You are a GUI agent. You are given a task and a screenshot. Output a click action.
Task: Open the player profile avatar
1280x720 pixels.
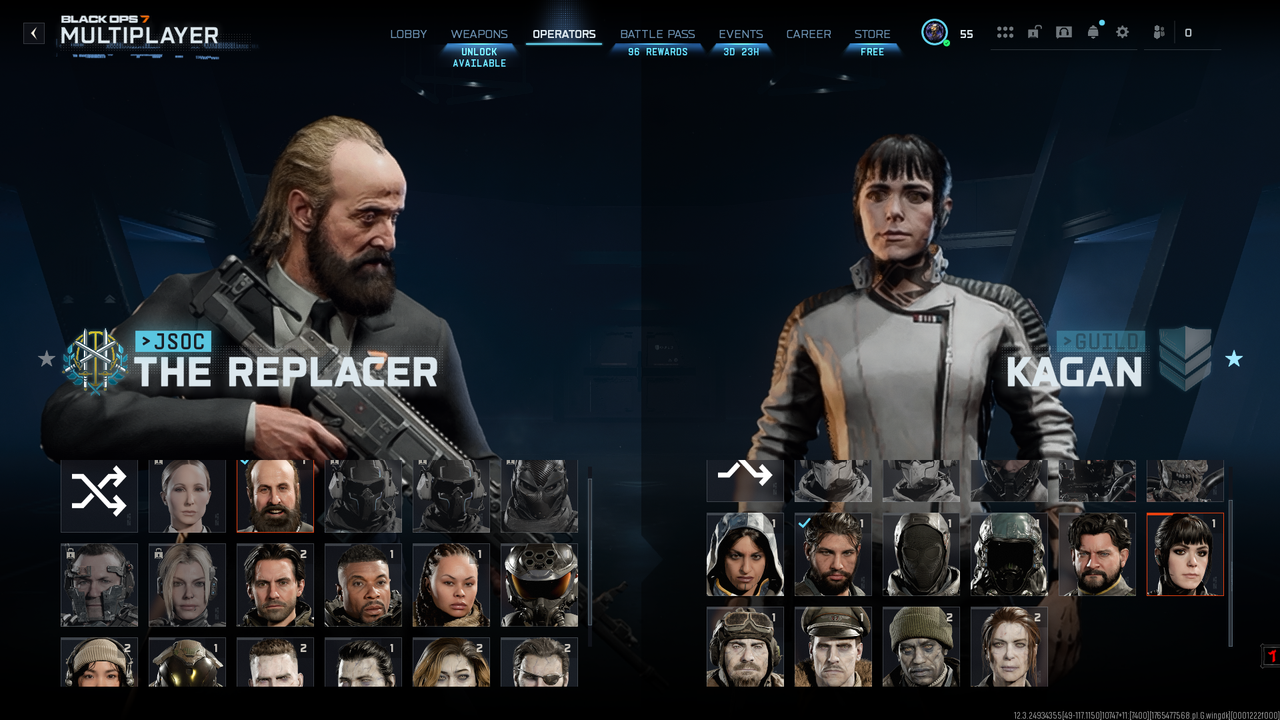point(935,33)
